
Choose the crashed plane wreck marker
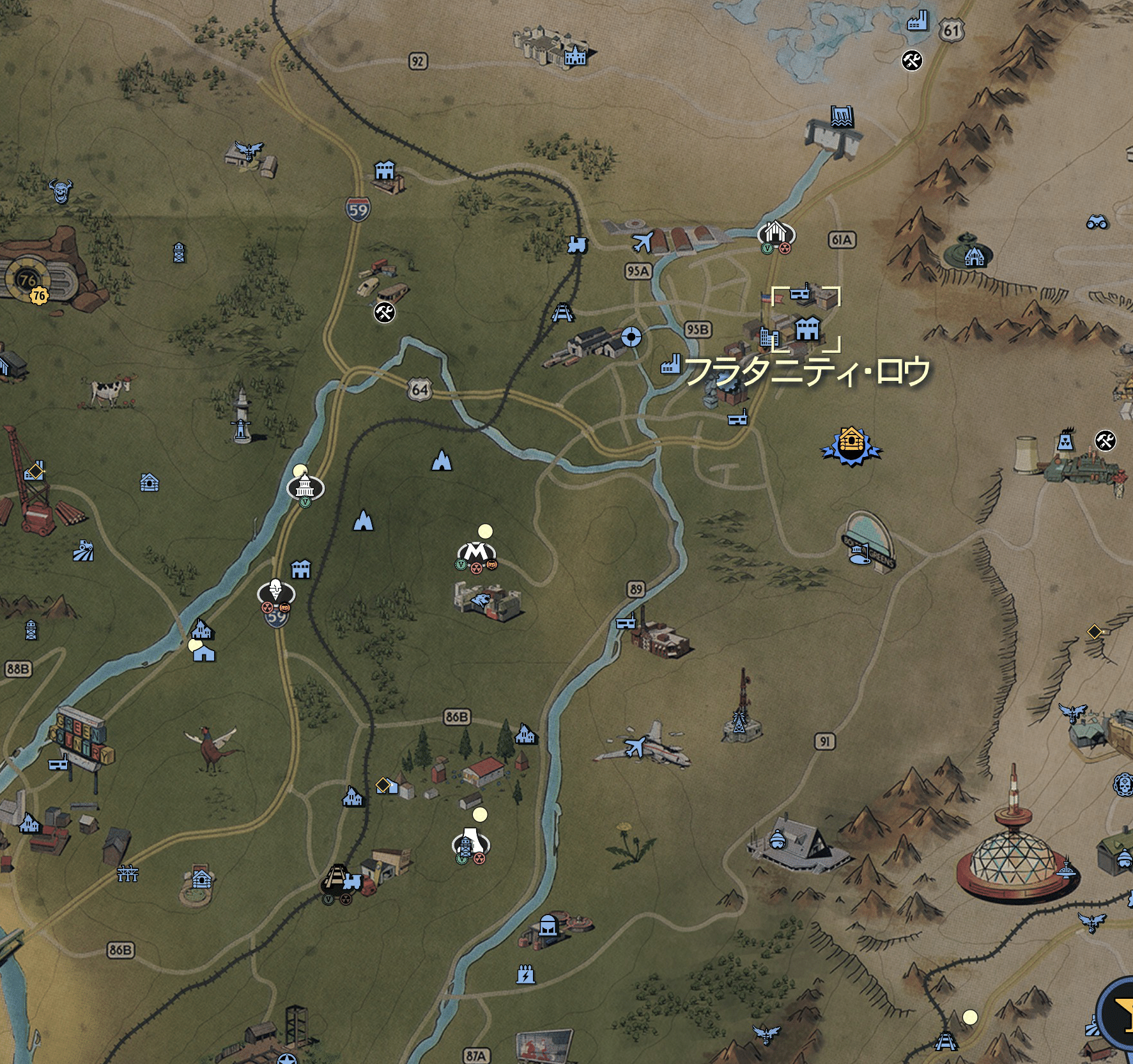(636, 746)
